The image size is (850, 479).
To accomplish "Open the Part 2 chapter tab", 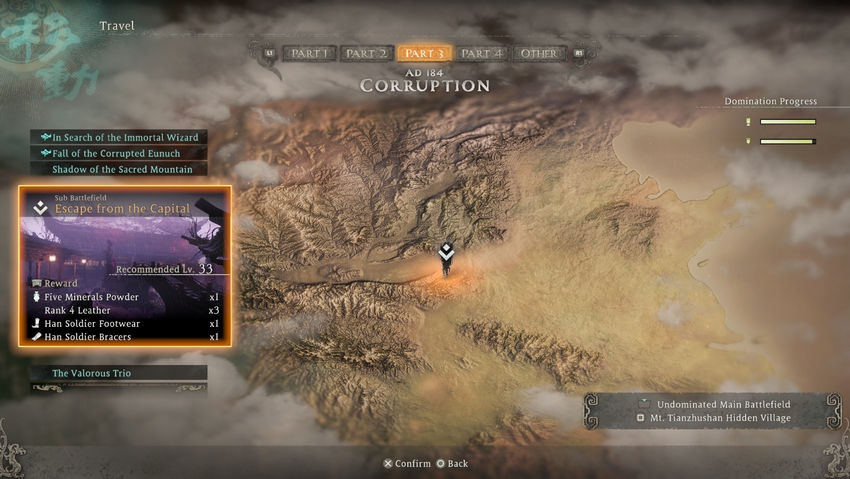I will click(366, 54).
